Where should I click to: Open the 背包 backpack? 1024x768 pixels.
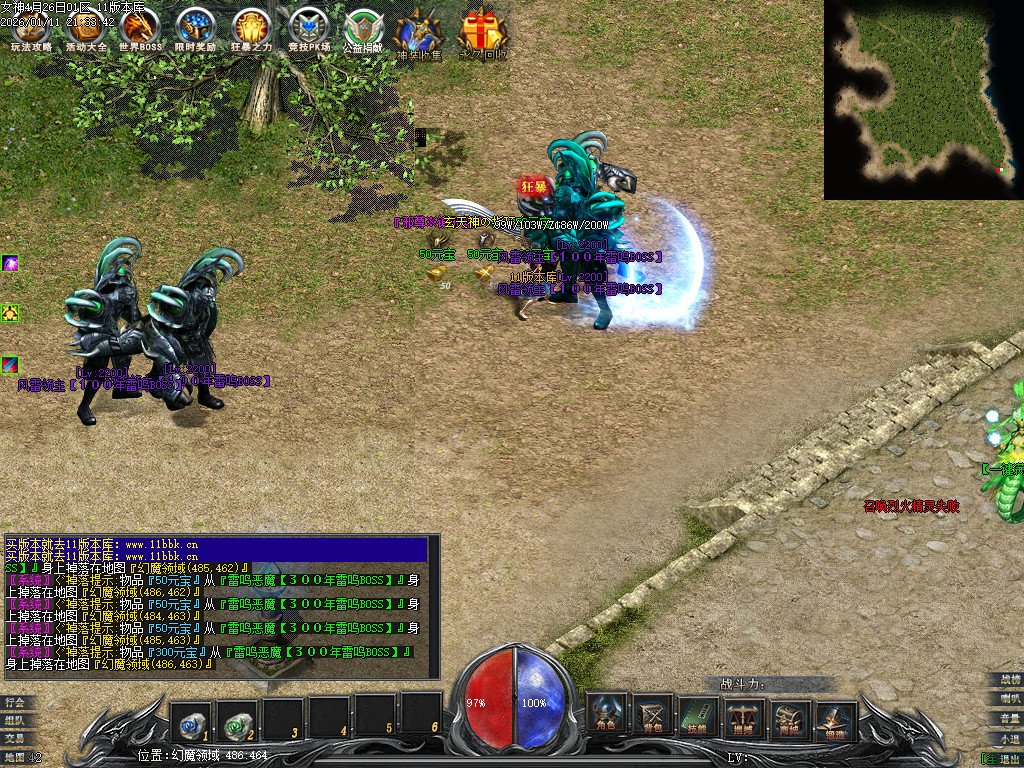[653, 715]
